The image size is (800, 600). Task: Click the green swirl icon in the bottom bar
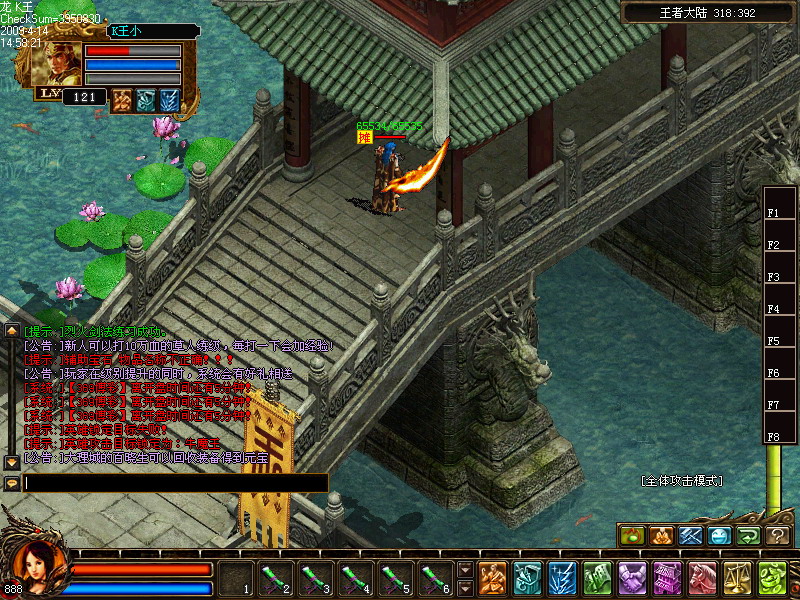771,578
